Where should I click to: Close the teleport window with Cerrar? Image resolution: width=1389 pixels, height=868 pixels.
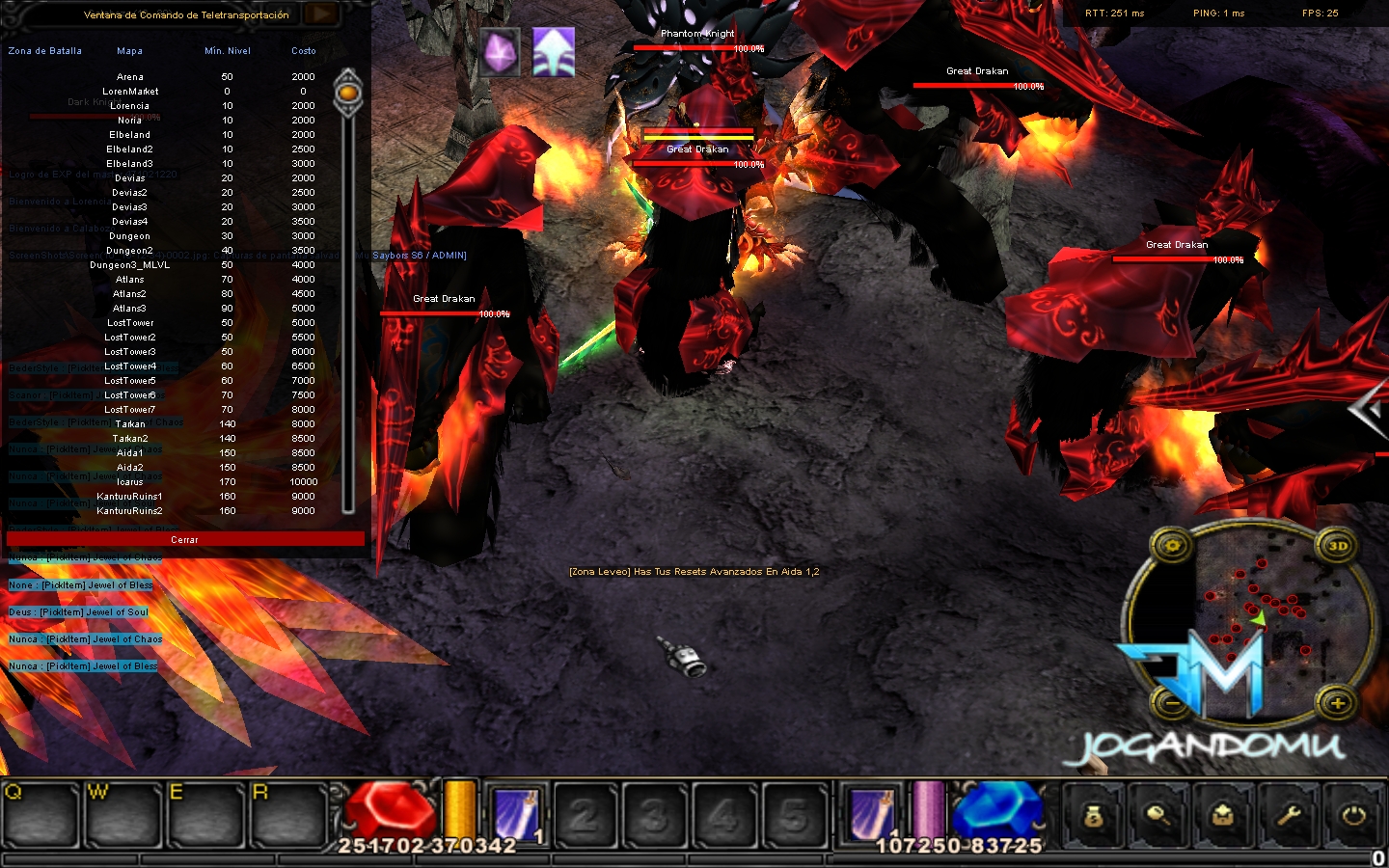[185, 539]
